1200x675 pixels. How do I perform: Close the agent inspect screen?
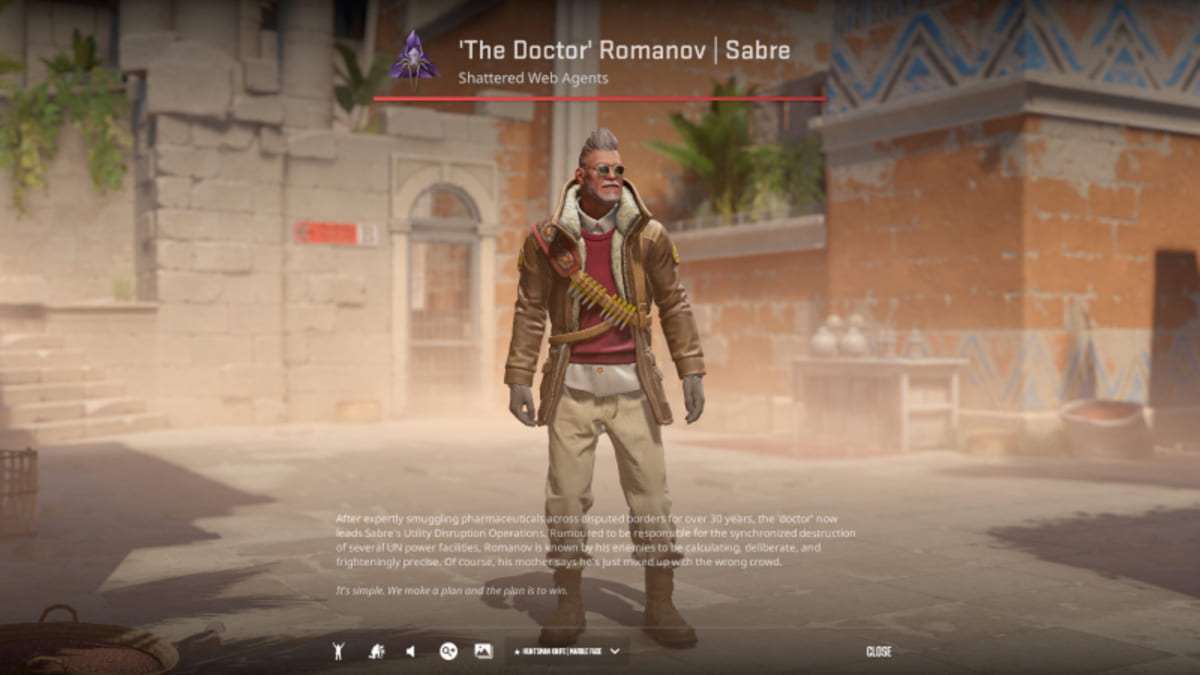(x=878, y=651)
